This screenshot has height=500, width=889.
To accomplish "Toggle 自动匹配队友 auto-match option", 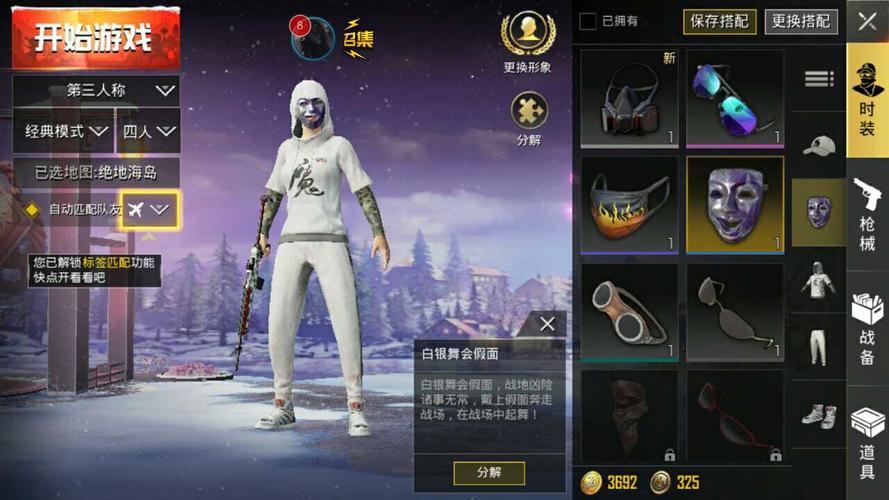I will 31,210.
